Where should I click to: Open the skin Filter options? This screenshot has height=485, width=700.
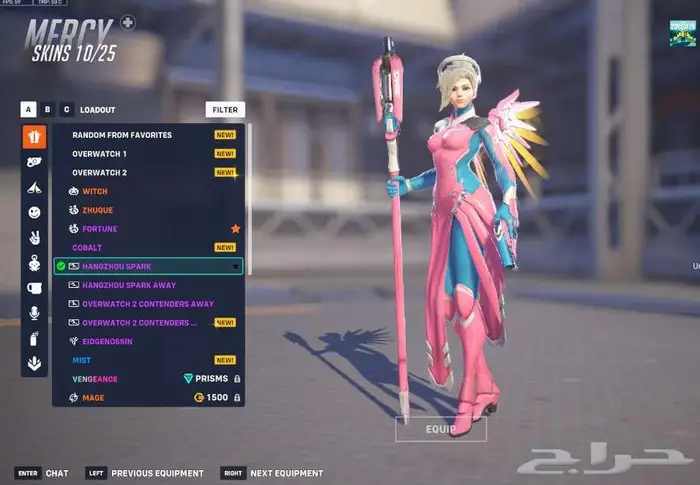(x=225, y=110)
